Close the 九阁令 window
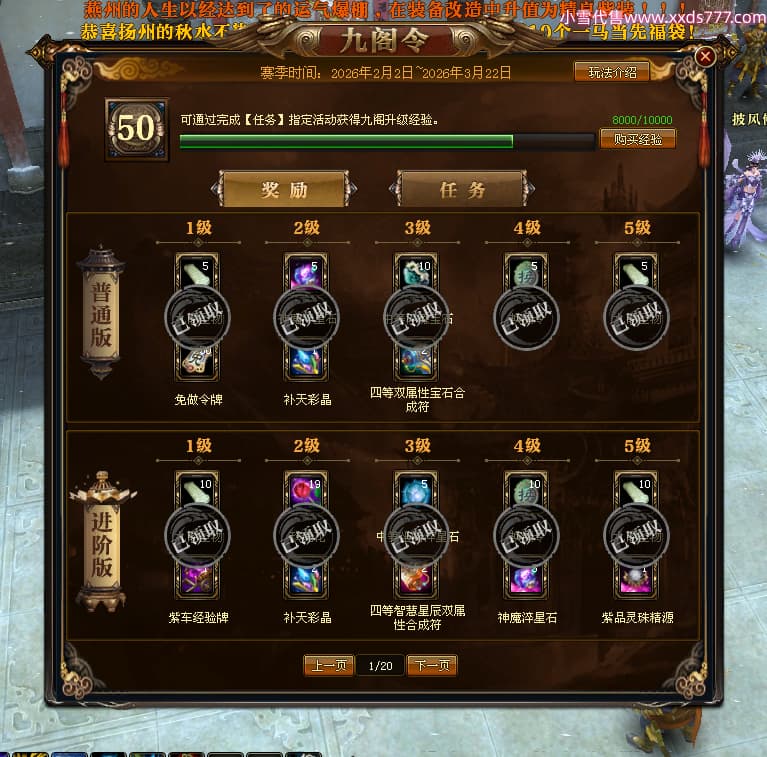 [705, 57]
